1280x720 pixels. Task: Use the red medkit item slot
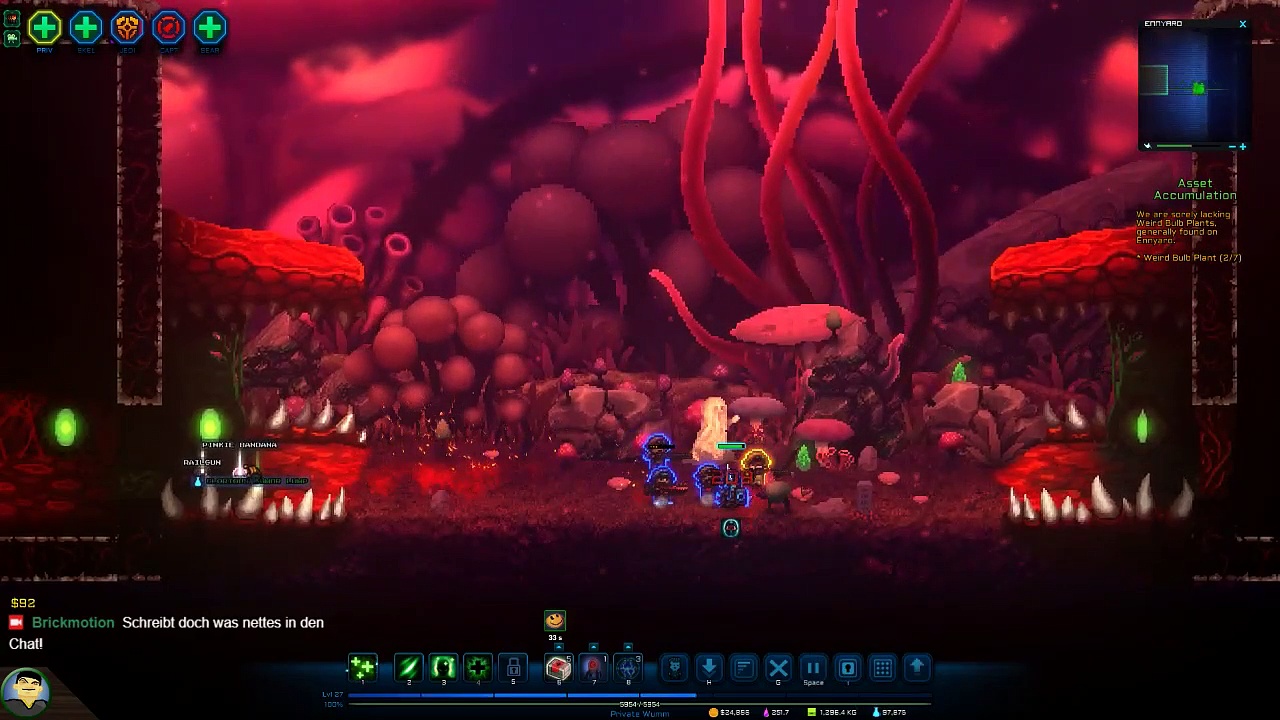click(558, 667)
